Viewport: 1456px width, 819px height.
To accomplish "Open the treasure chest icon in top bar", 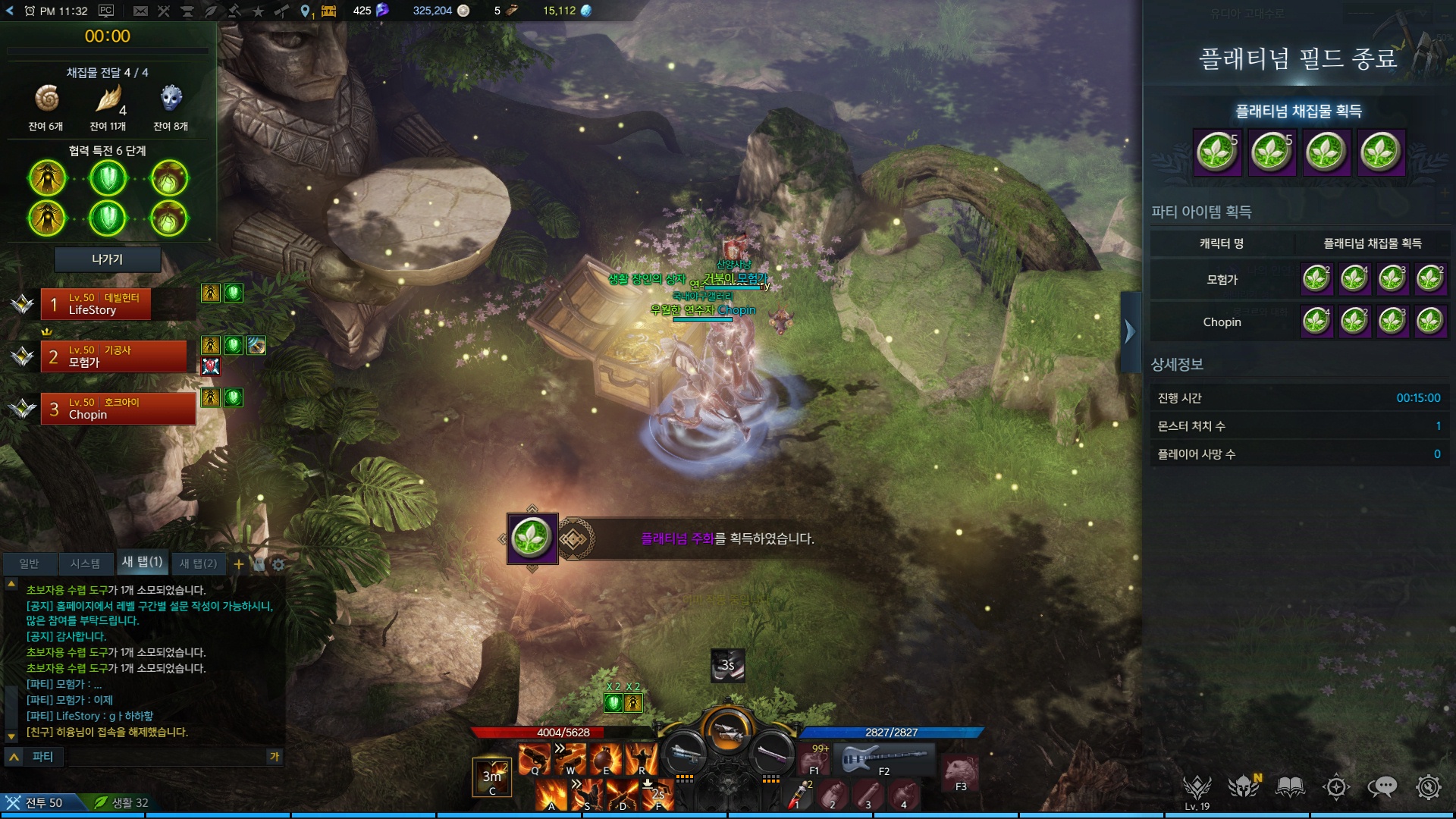I will [329, 11].
